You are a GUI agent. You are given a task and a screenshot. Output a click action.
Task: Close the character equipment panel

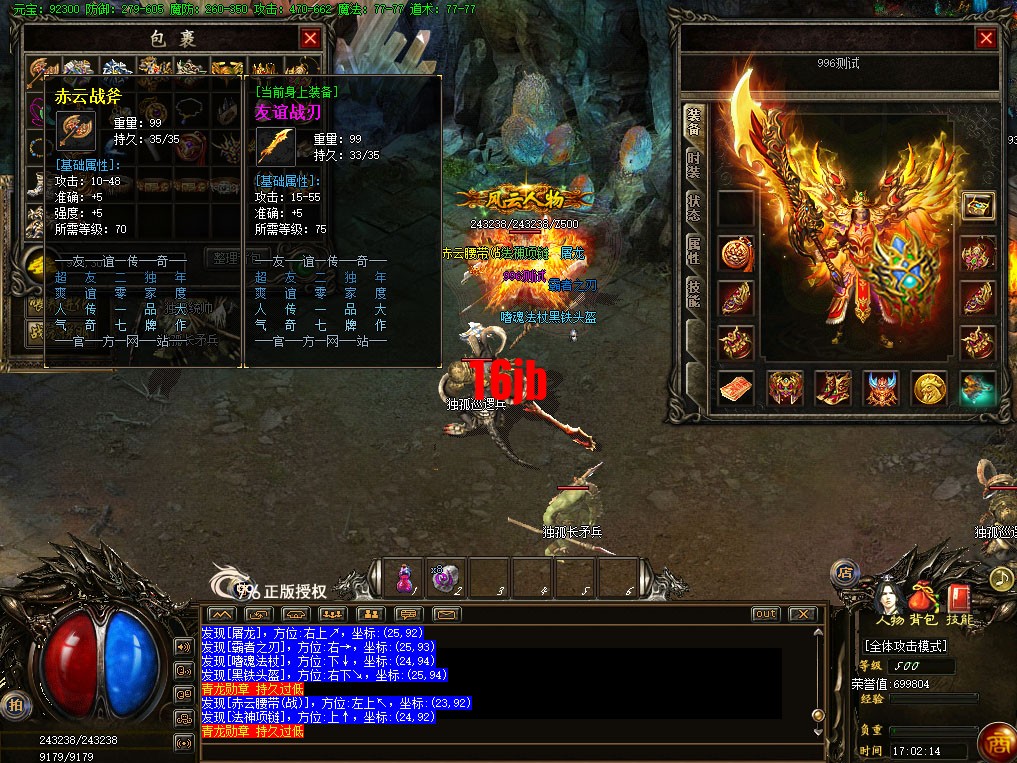pos(986,39)
